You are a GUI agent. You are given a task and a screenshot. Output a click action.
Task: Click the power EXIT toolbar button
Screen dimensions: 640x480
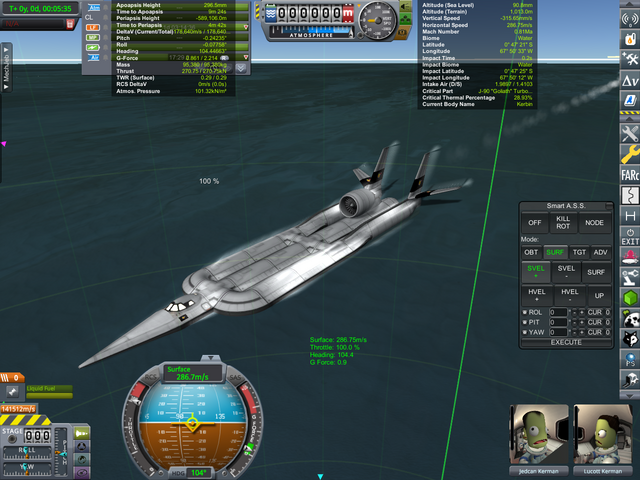coord(630,234)
